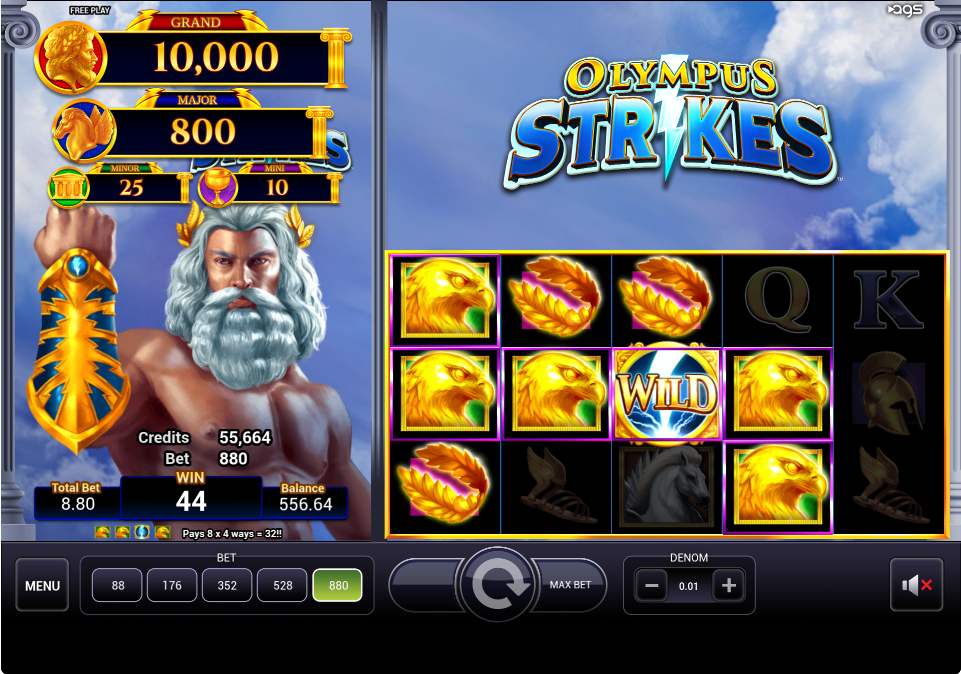
Task: Increase the denom with the plus button
Action: point(728,587)
